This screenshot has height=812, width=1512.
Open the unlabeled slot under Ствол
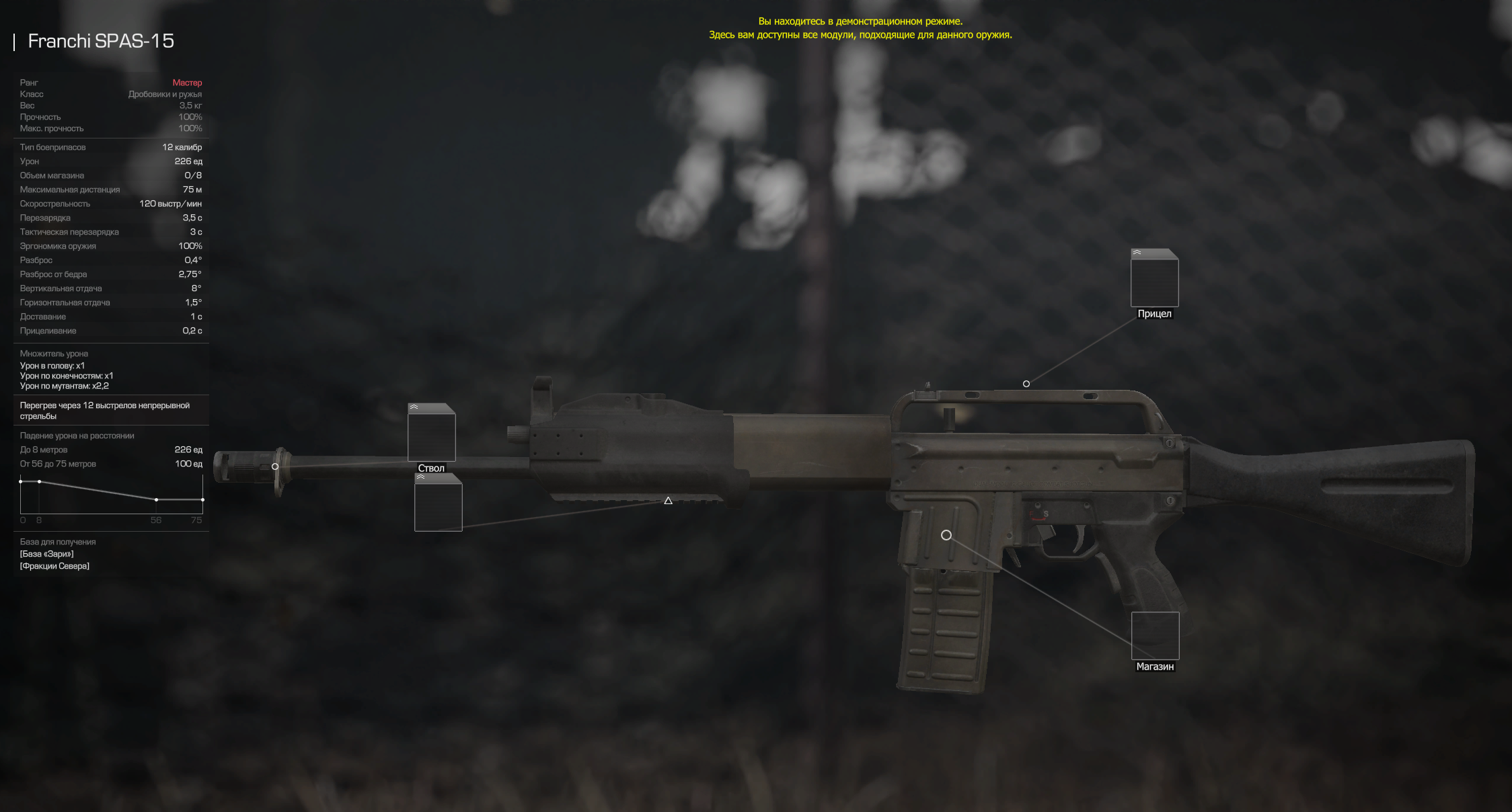[x=439, y=504]
